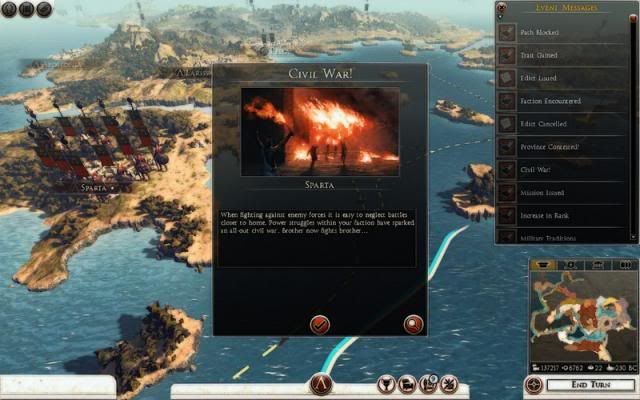Click the compass button beside End Turn
This screenshot has width=640, height=400.
click(533, 385)
